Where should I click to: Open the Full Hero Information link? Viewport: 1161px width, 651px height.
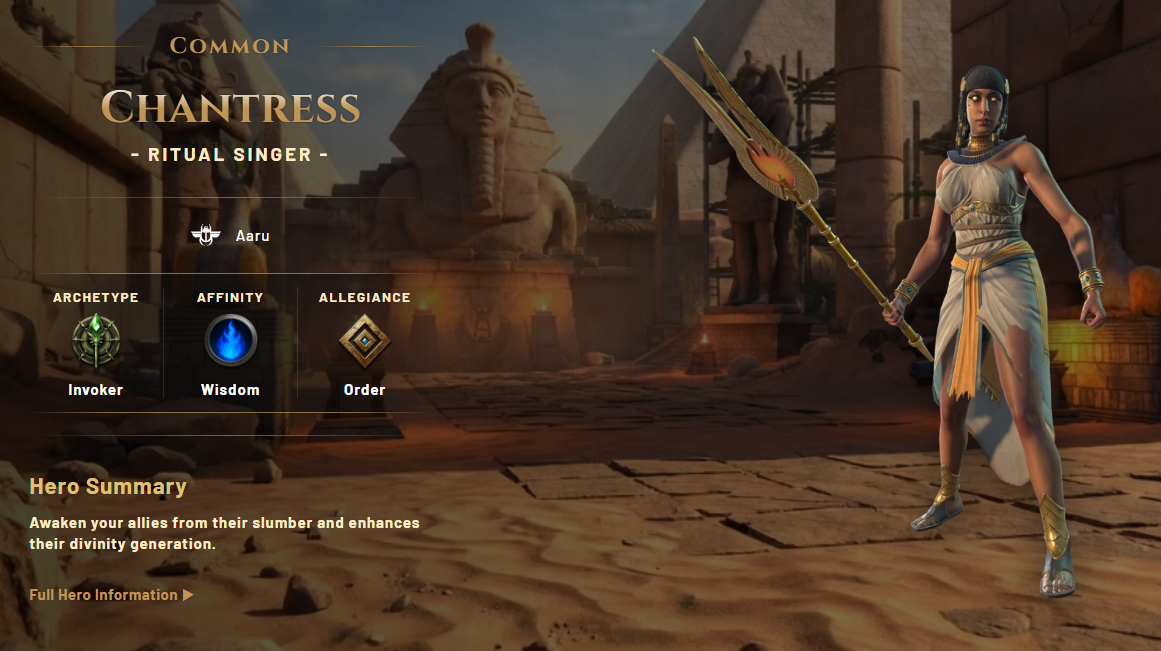pos(111,595)
